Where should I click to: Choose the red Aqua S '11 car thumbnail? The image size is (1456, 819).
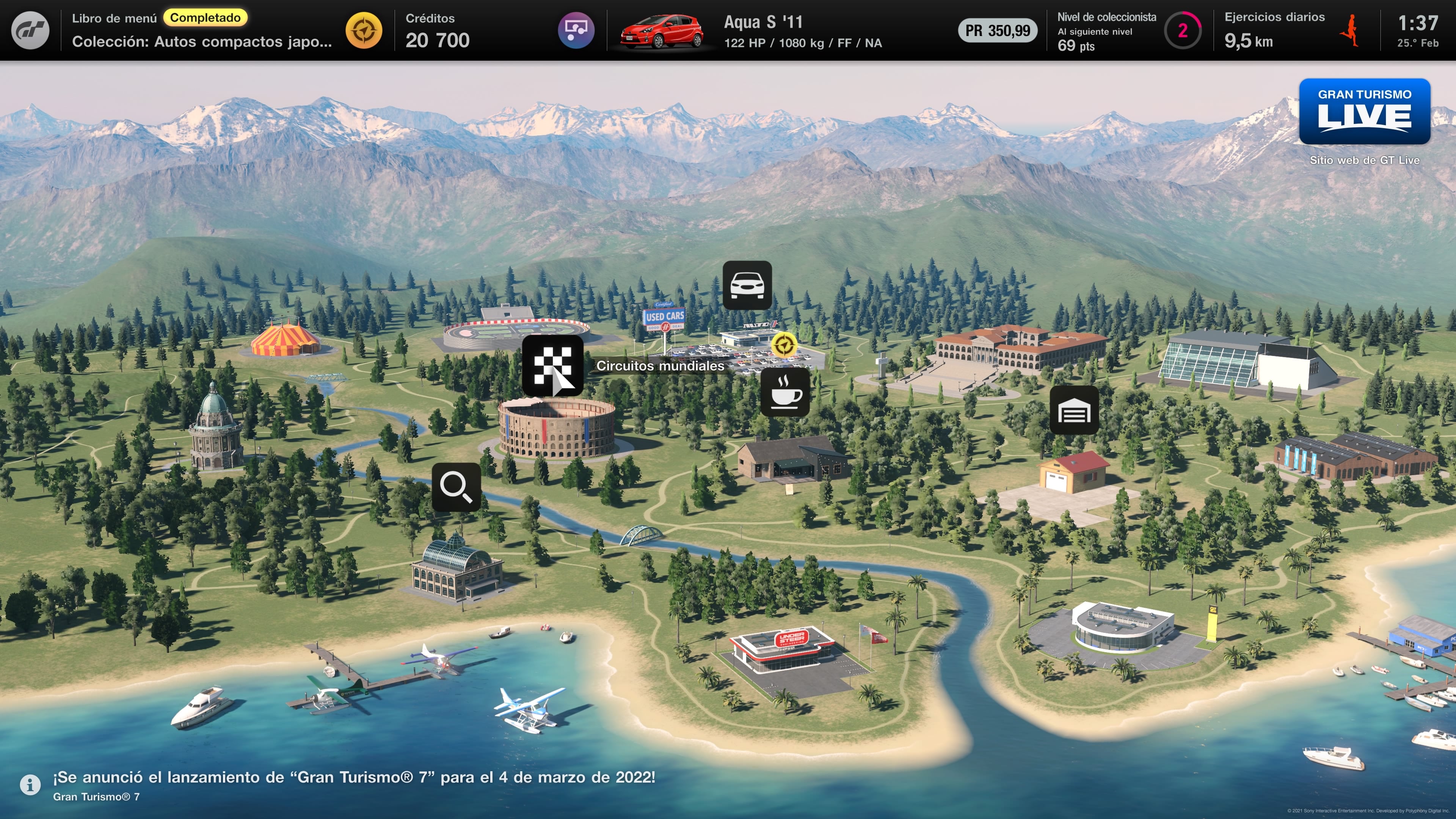click(661, 30)
